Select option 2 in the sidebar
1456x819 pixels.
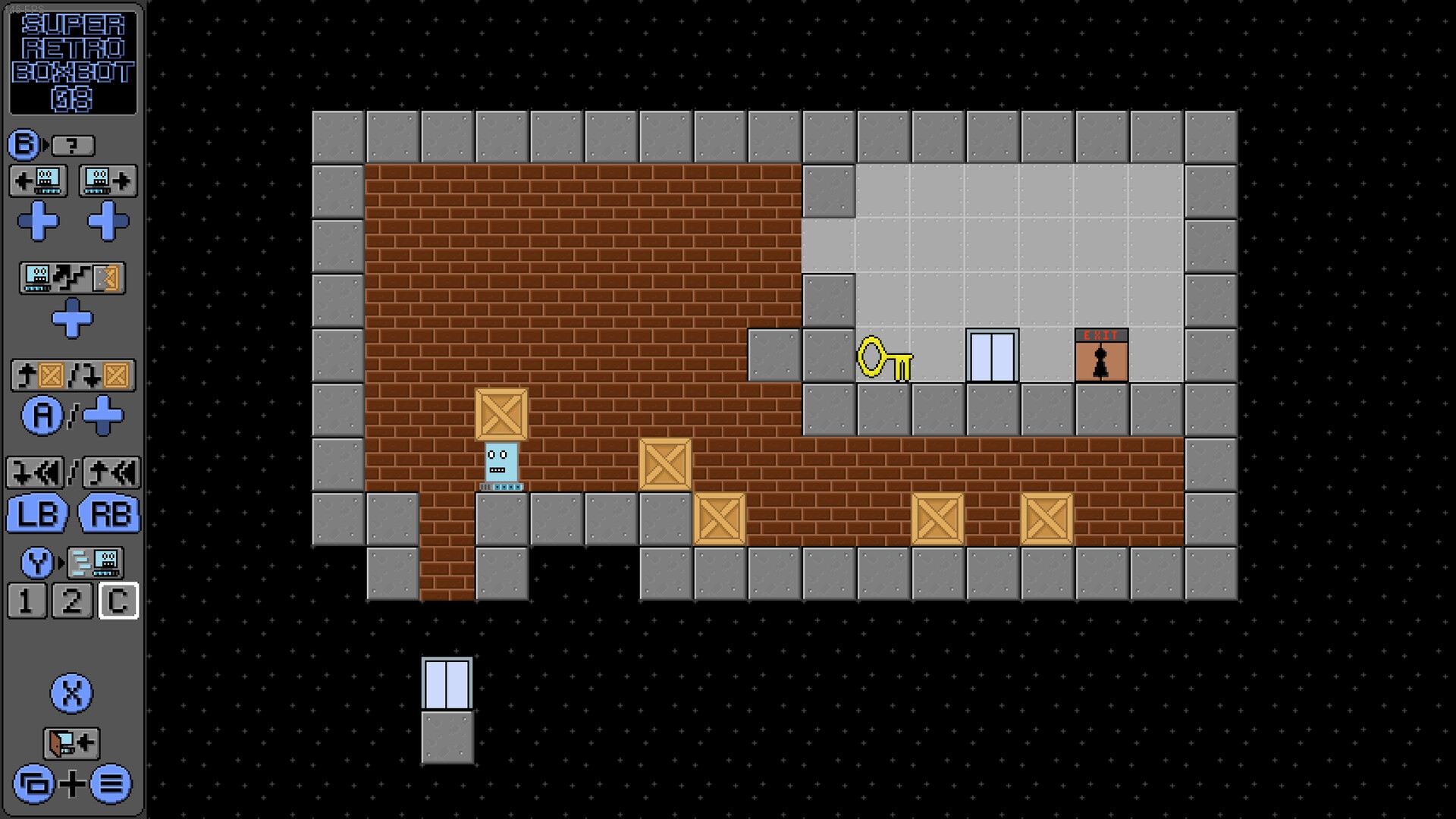[74, 601]
